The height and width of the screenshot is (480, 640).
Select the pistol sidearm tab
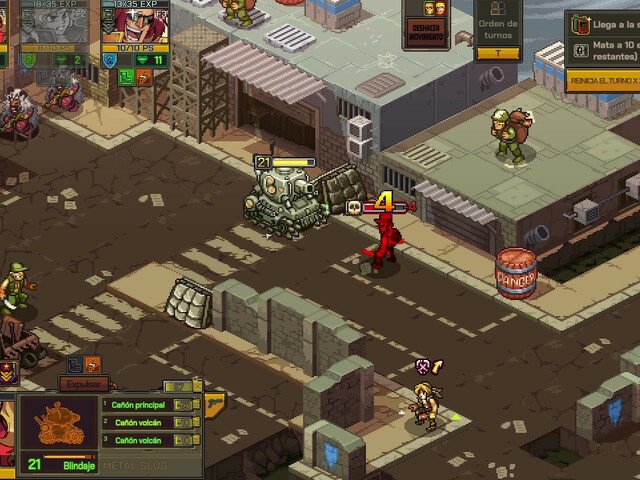point(214,401)
